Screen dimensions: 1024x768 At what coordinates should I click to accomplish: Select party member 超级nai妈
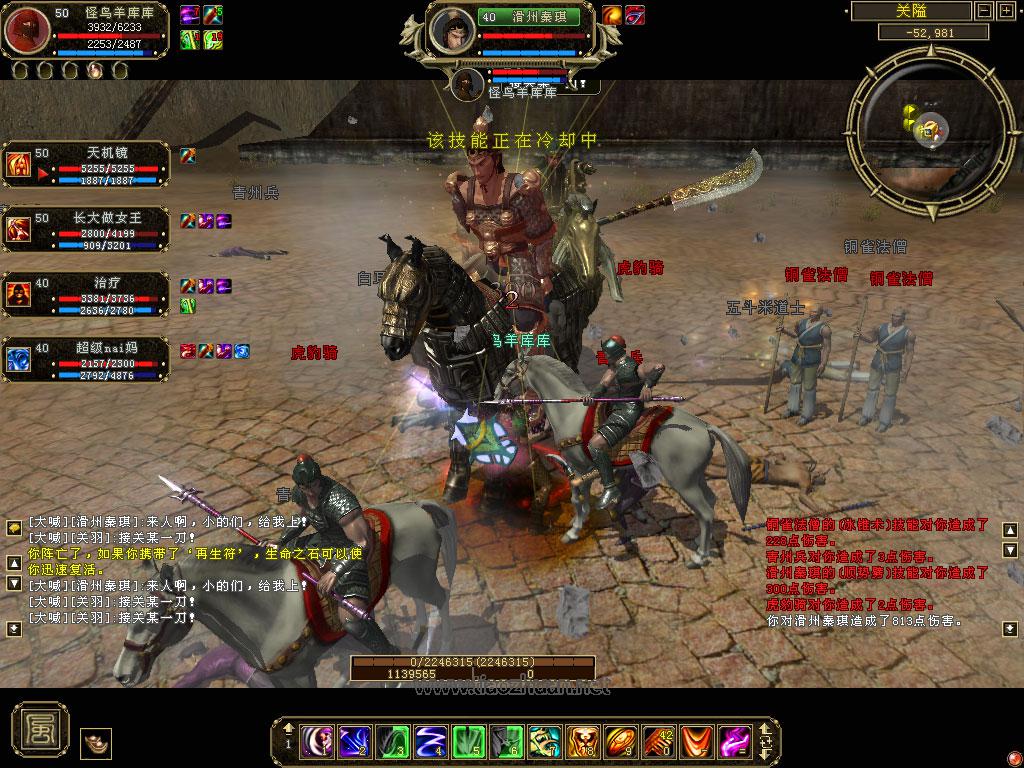point(20,357)
